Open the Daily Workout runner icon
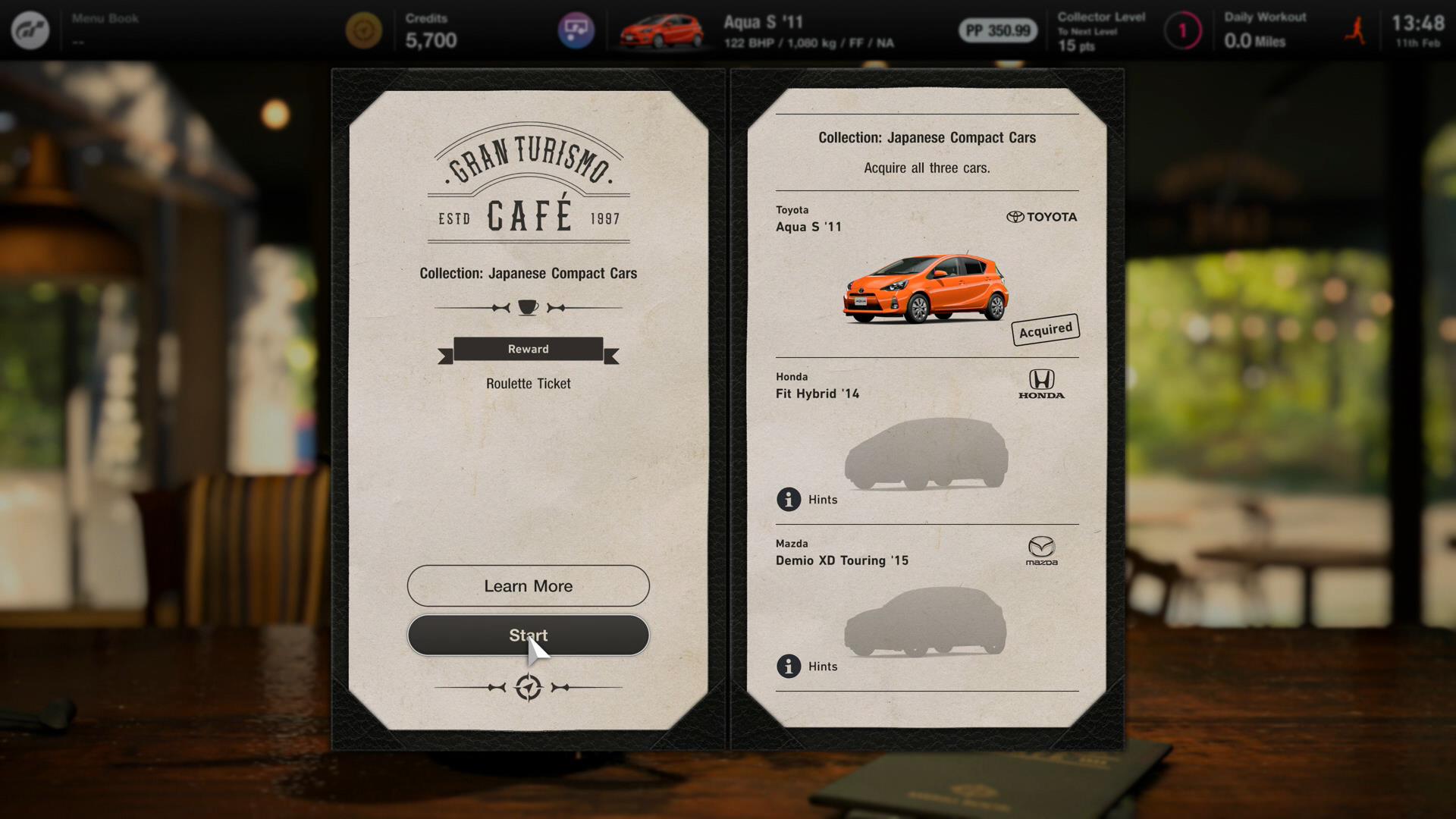This screenshot has height=819, width=1456. (x=1354, y=30)
